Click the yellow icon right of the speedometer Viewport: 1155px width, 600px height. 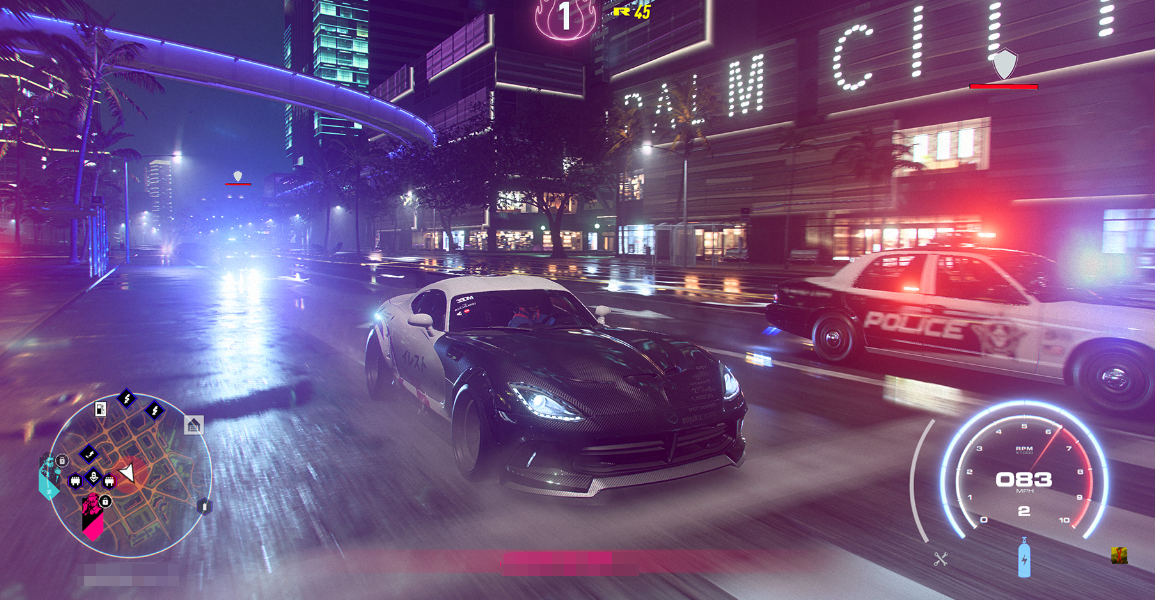[1119, 555]
